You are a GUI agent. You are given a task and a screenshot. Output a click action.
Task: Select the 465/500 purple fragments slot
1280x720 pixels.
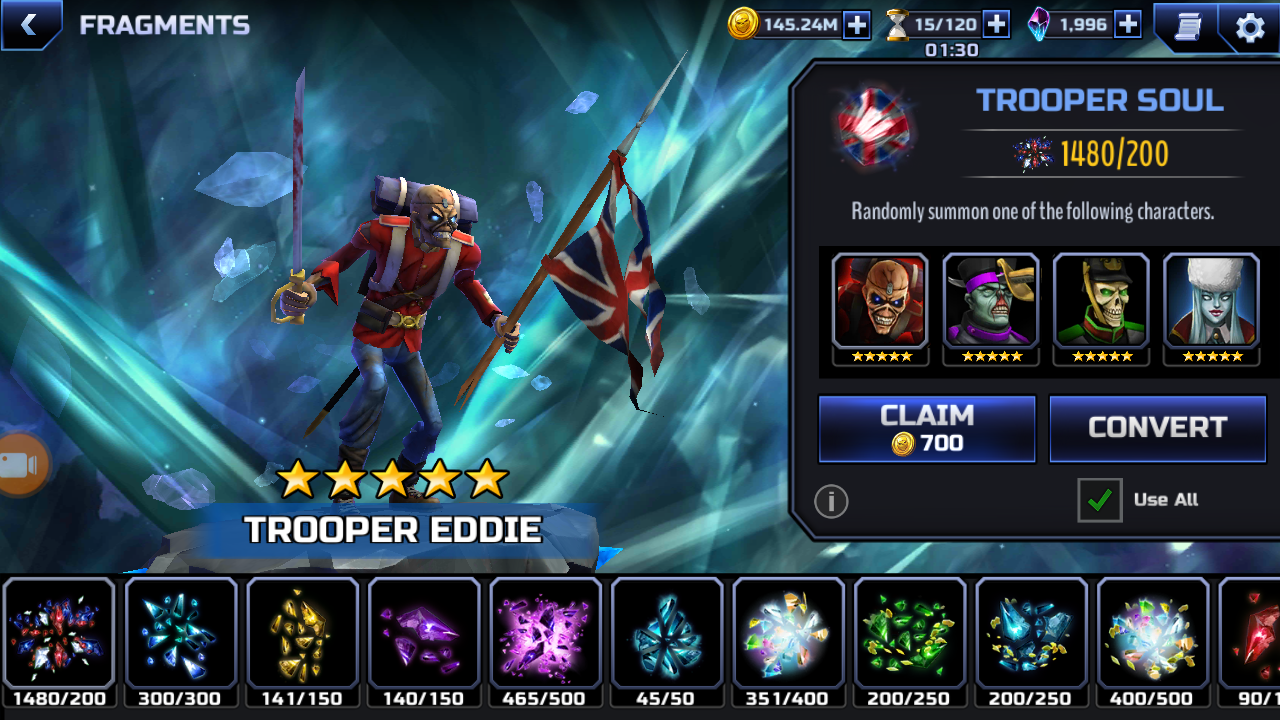(545, 635)
